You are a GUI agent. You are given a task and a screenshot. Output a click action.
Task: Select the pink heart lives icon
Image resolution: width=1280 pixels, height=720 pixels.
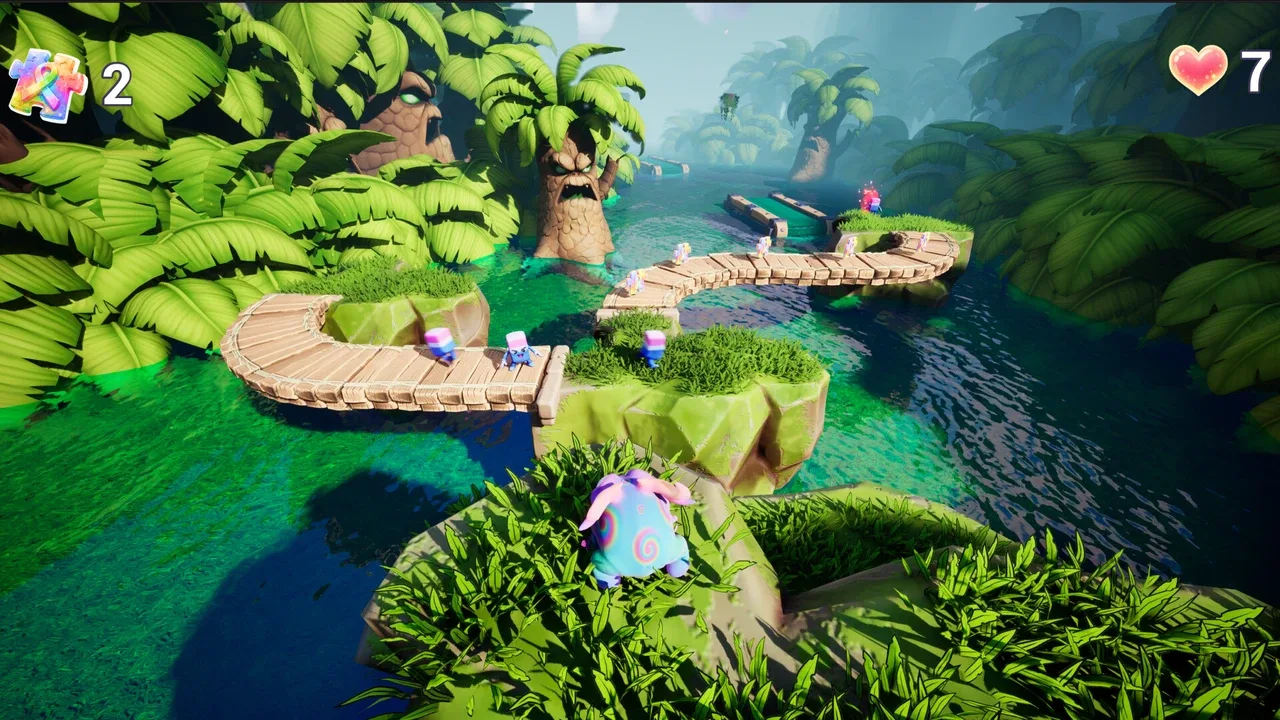click(x=1198, y=69)
